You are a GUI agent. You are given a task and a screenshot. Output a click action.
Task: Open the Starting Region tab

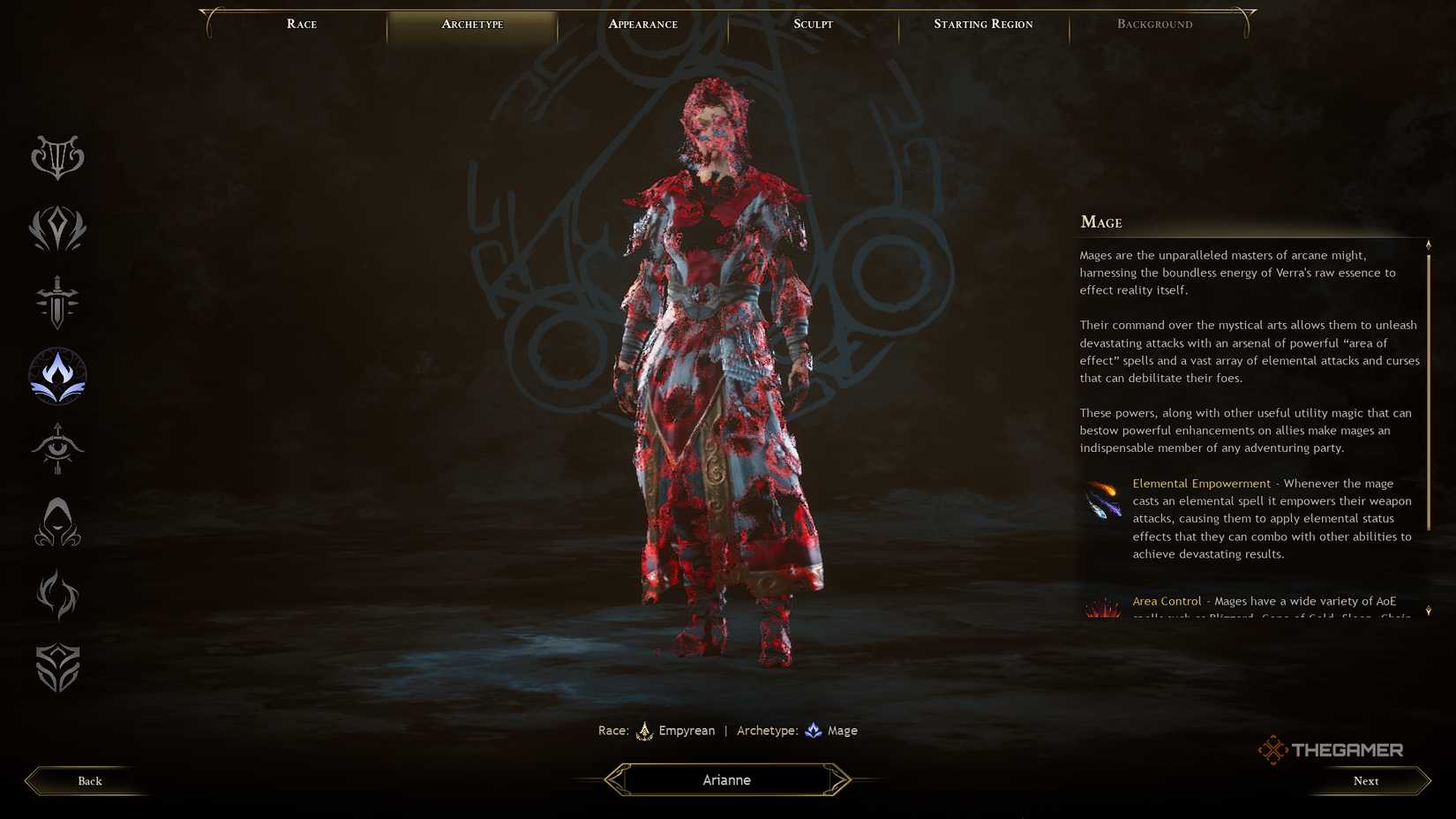tap(983, 24)
